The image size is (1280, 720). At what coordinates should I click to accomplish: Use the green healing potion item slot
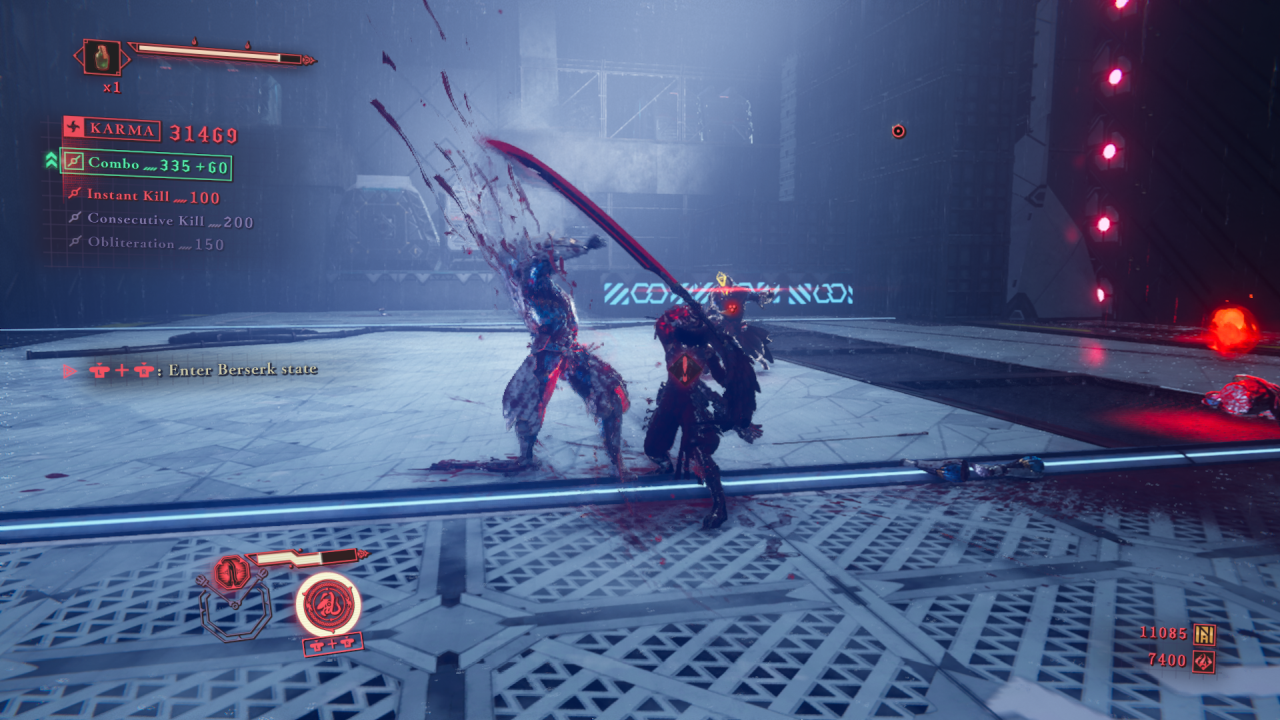102,57
